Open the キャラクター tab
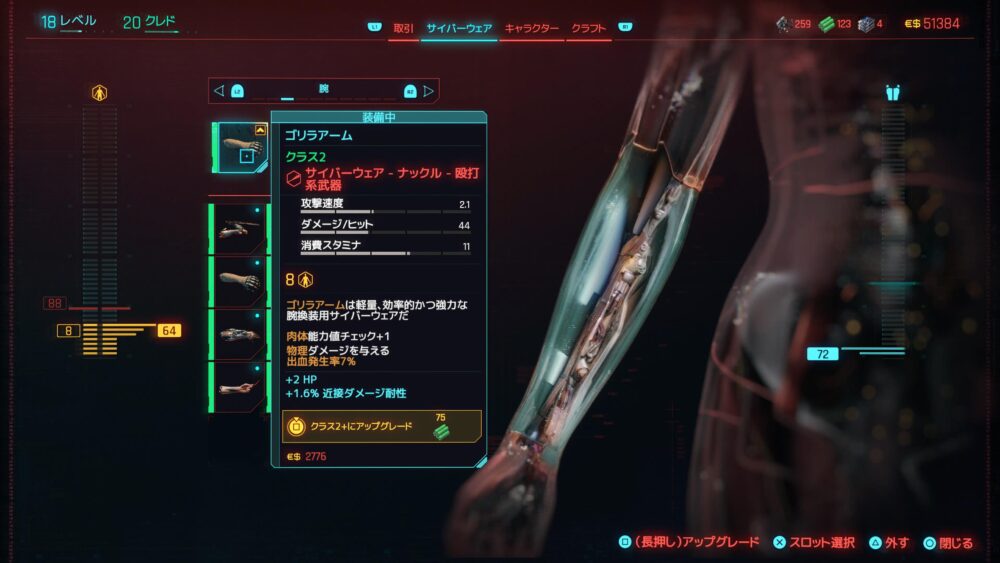 [532, 28]
